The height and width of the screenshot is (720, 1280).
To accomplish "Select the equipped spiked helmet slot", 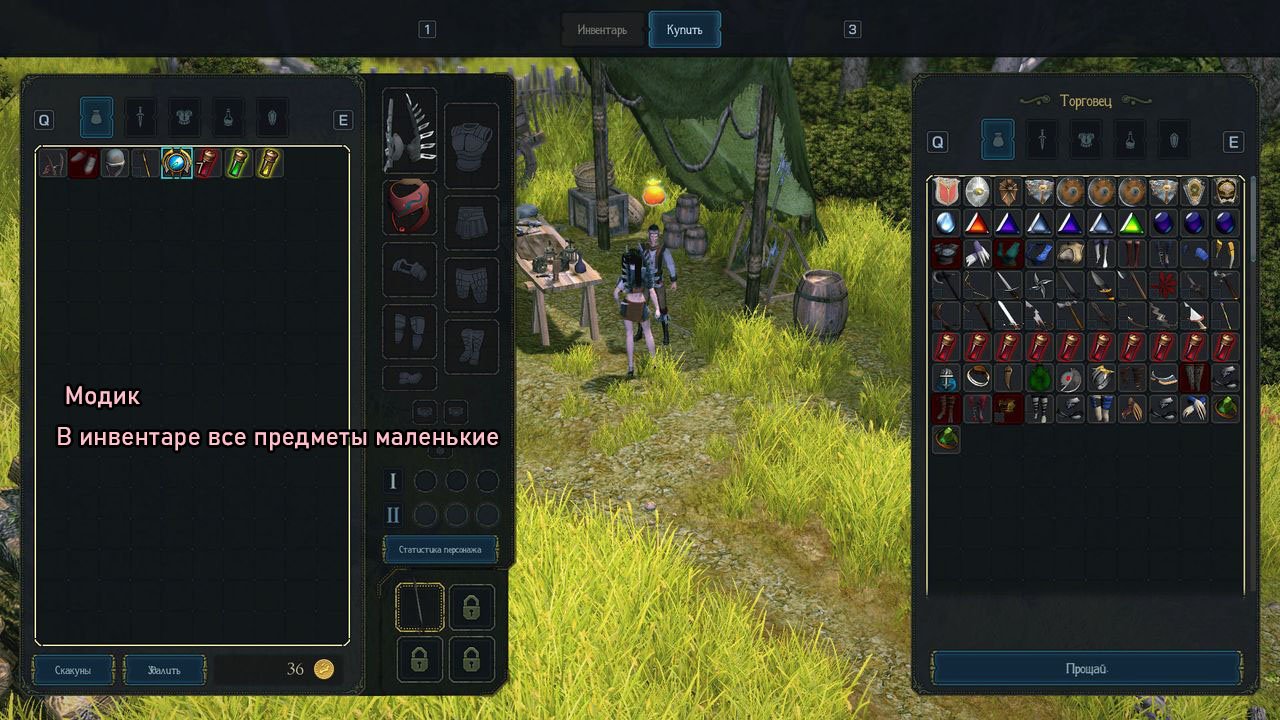I will (409, 131).
